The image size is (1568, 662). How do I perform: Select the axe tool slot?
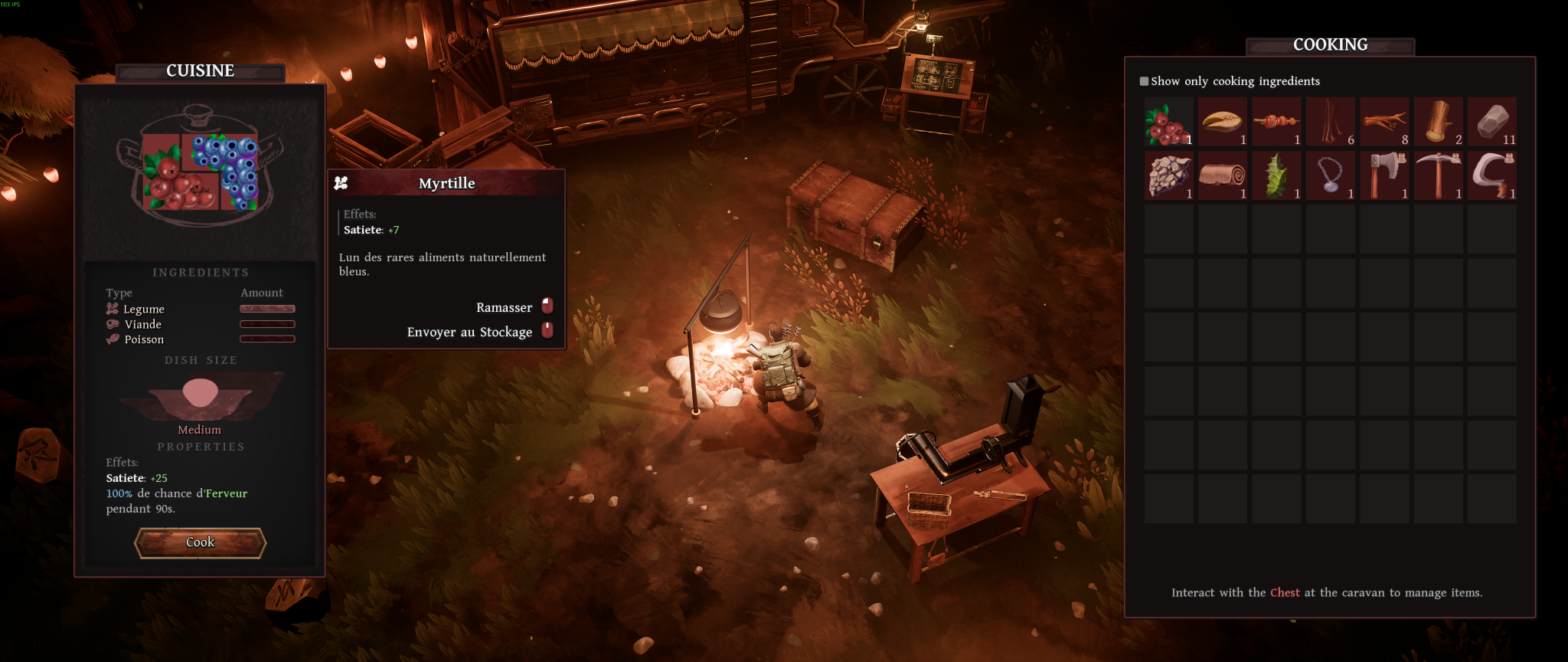pos(1384,175)
